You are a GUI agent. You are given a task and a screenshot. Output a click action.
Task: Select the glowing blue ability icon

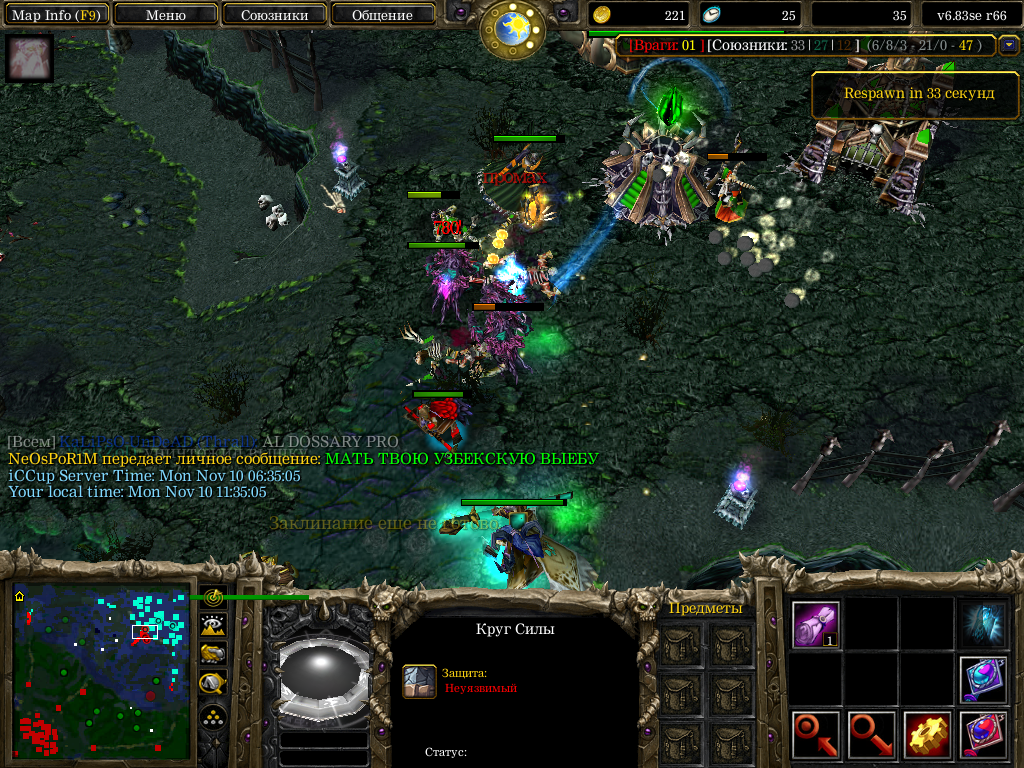pyautogui.click(x=983, y=625)
